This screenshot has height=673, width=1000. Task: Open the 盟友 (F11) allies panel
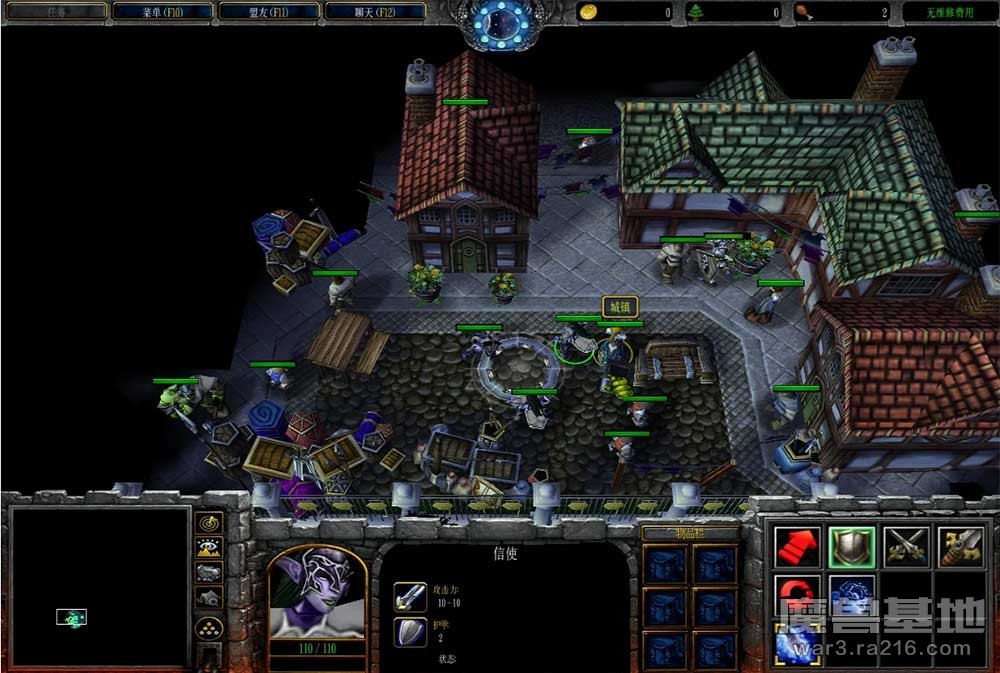click(268, 12)
